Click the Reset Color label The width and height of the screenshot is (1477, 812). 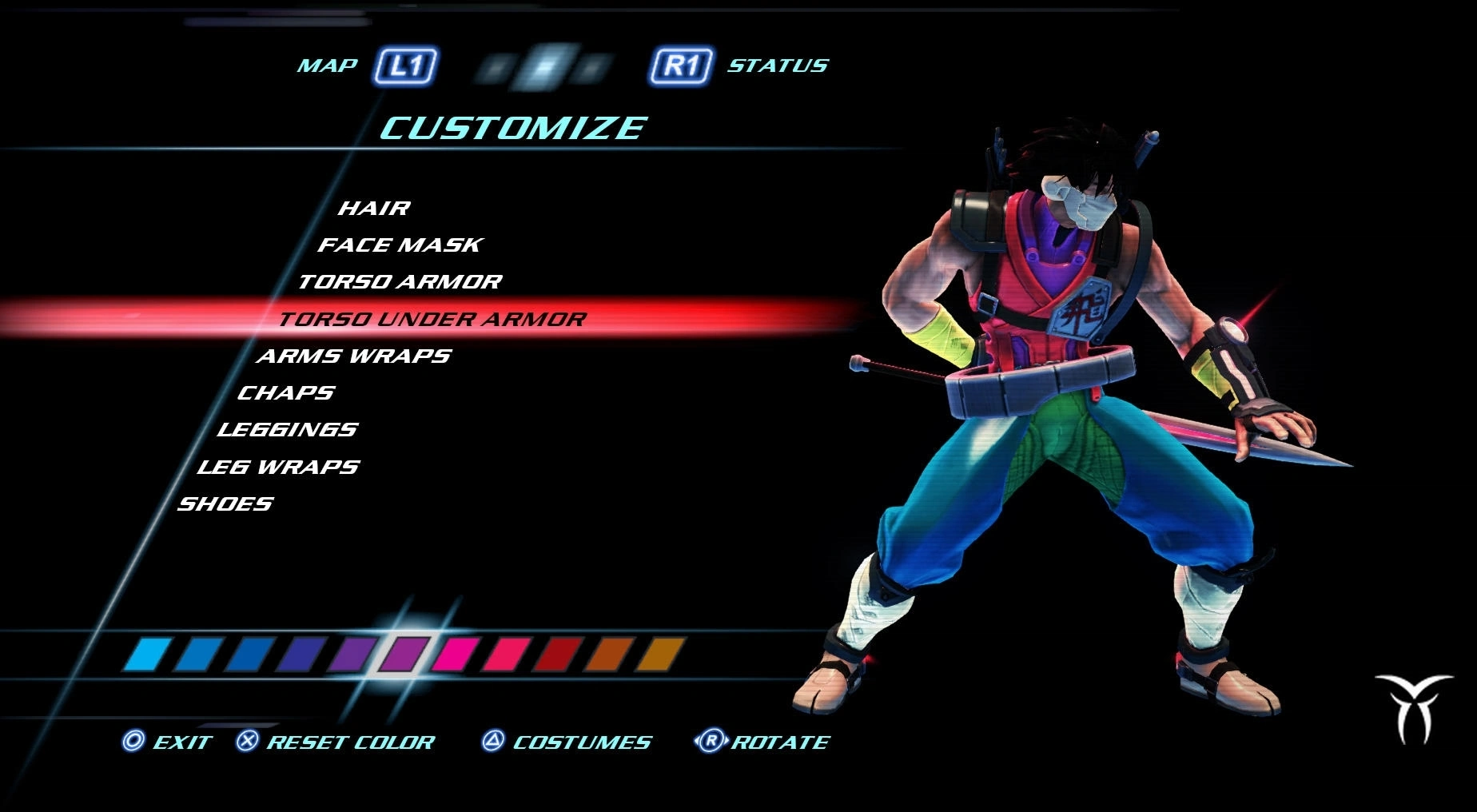click(350, 742)
